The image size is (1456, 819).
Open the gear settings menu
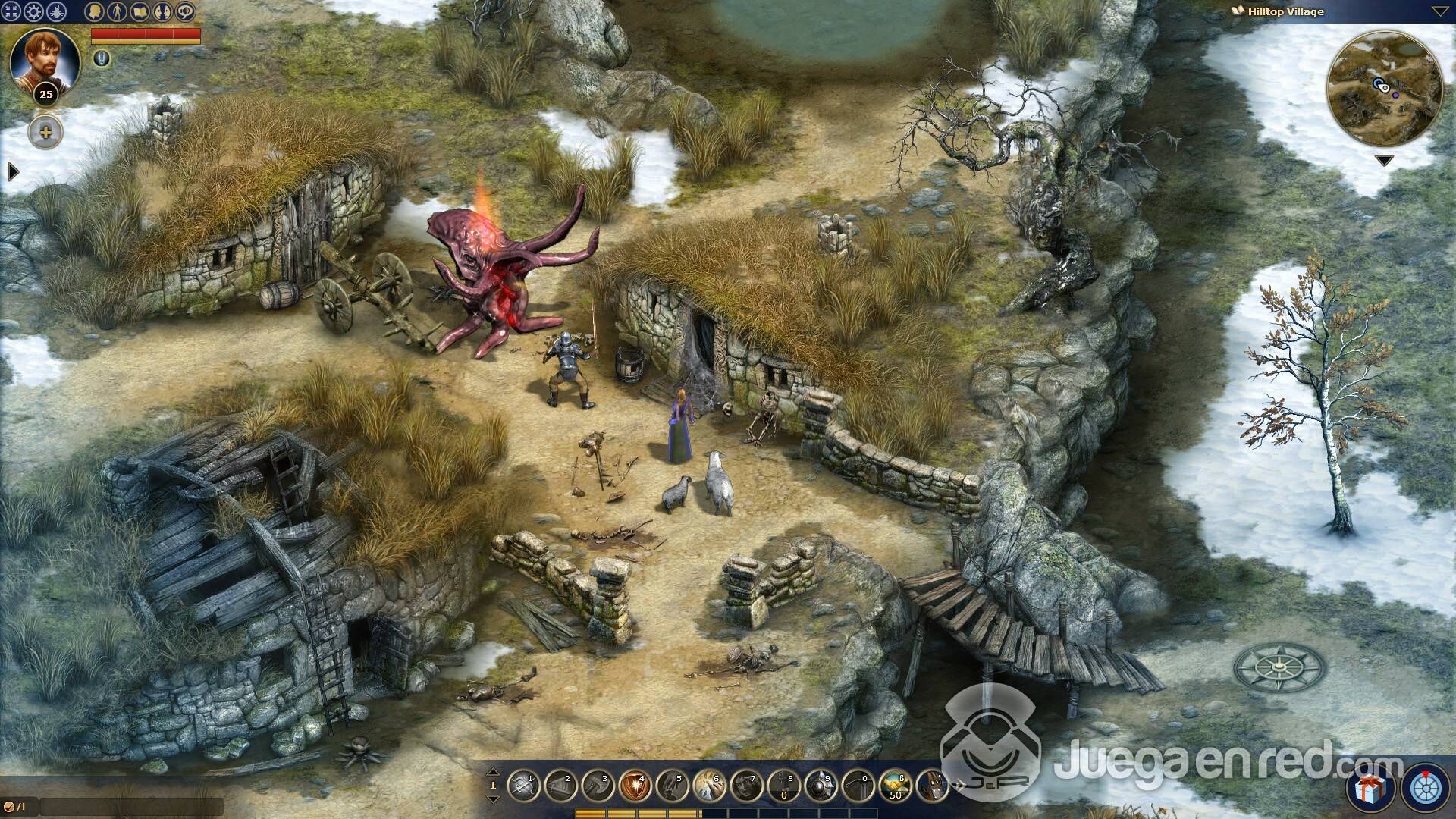pyautogui.click(x=34, y=11)
